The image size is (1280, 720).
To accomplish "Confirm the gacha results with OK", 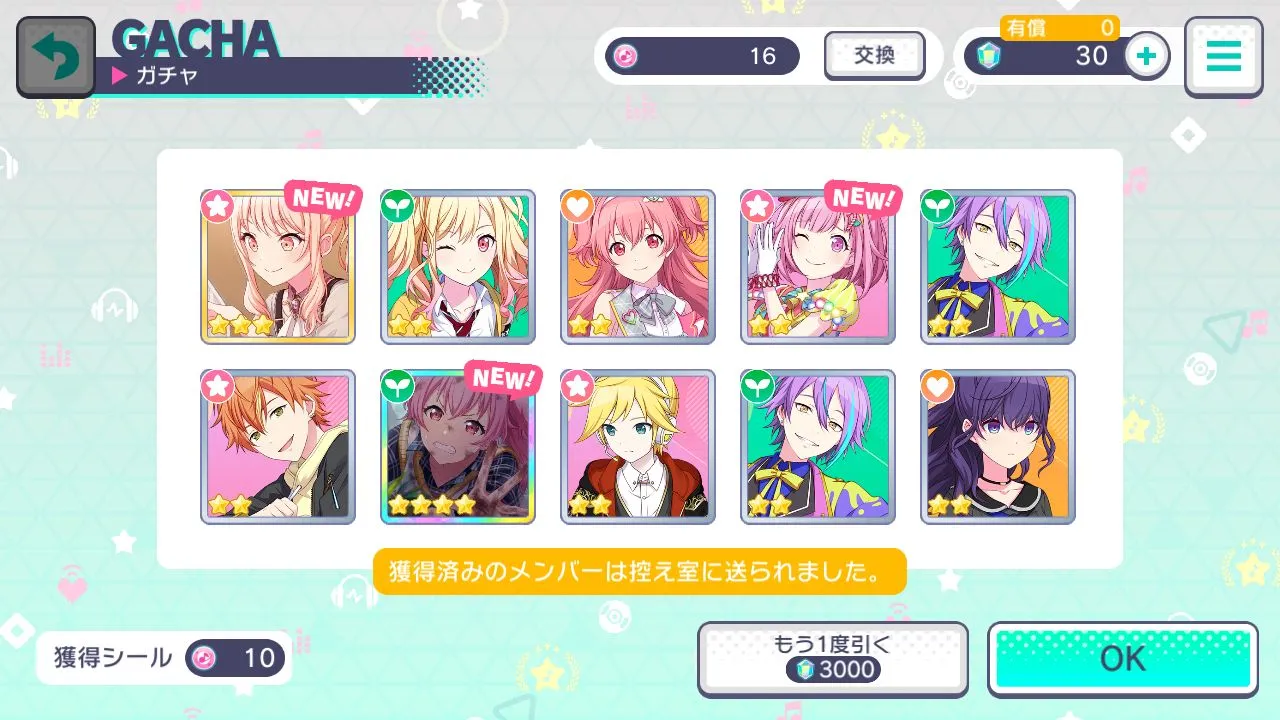I will click(x=1122, y=659).
